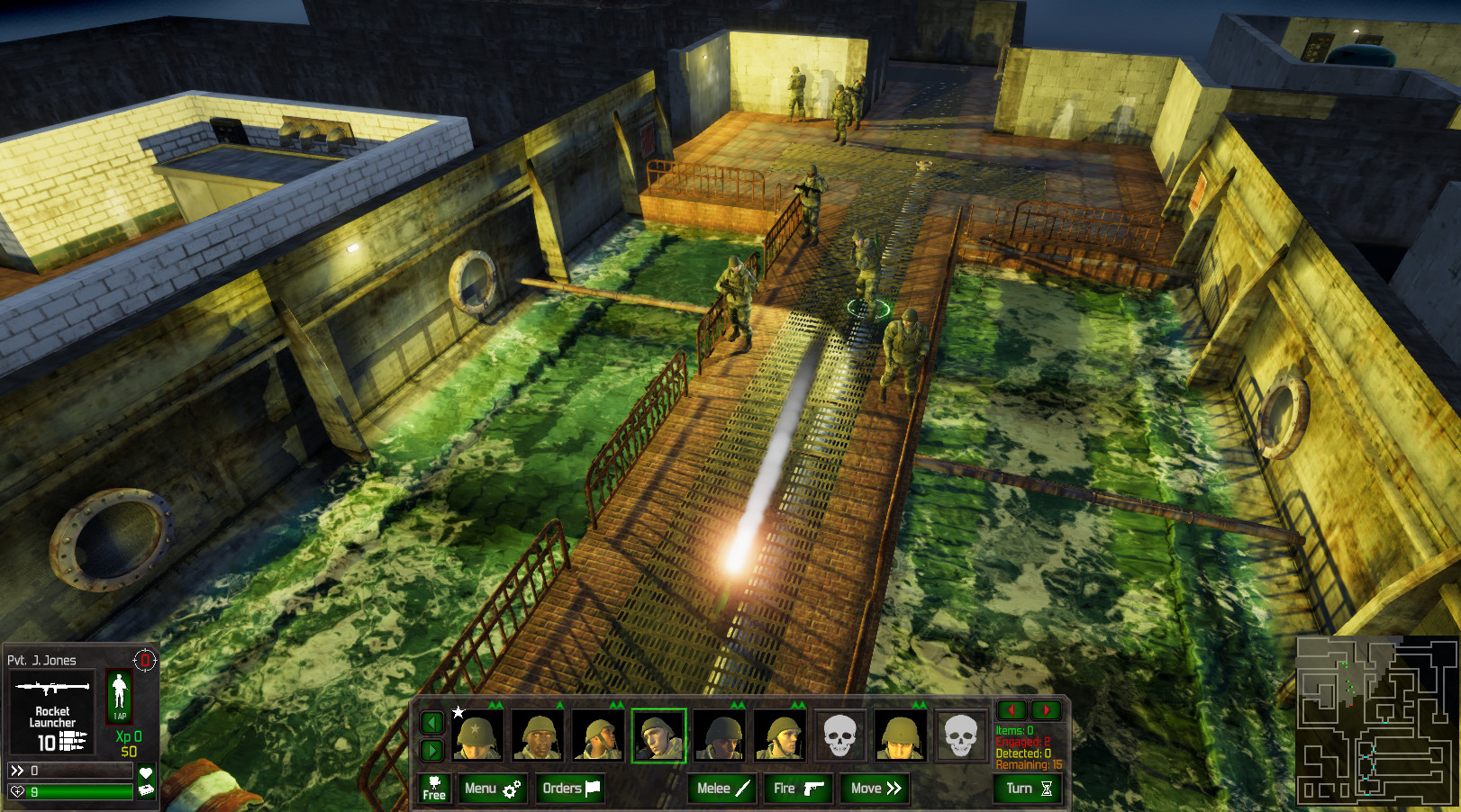The width and height of the screenshot is (1461, 812).
Task: Select the starred squad leader portrait
Action: coord(476,735)
